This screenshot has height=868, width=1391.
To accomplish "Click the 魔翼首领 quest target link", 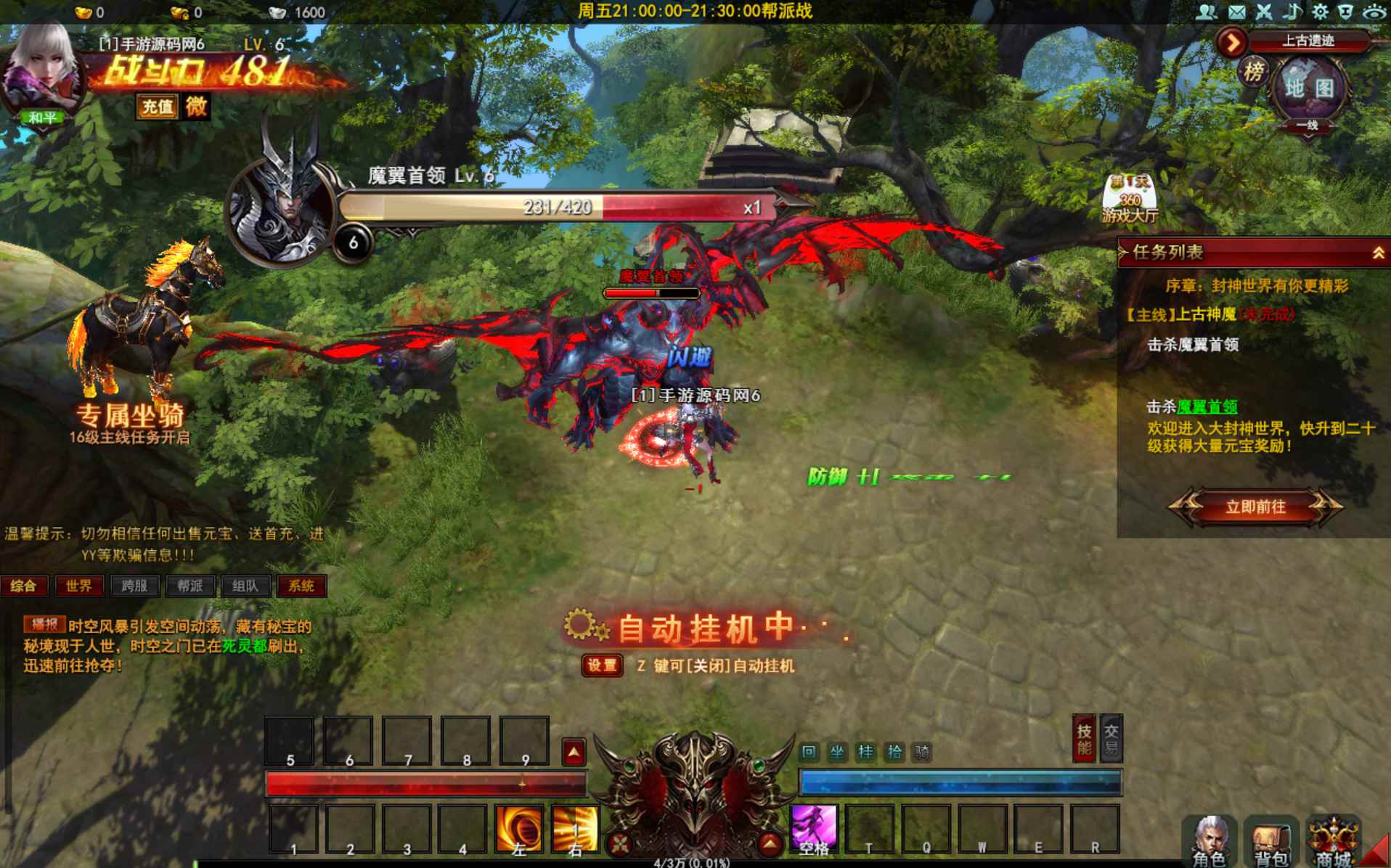I will click(x=1207, y=406).
